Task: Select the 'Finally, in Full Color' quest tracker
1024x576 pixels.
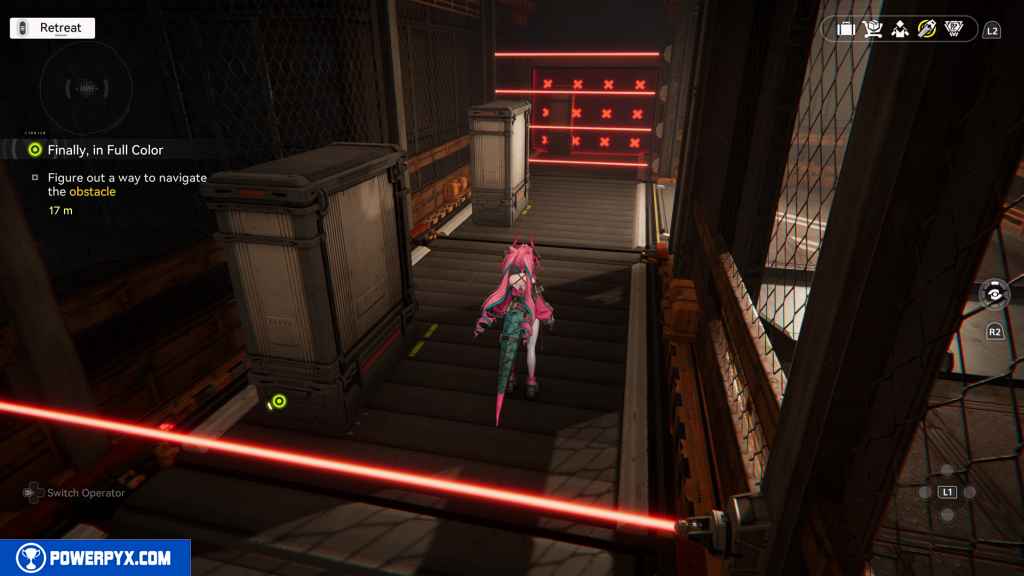Action: point(104,150)
